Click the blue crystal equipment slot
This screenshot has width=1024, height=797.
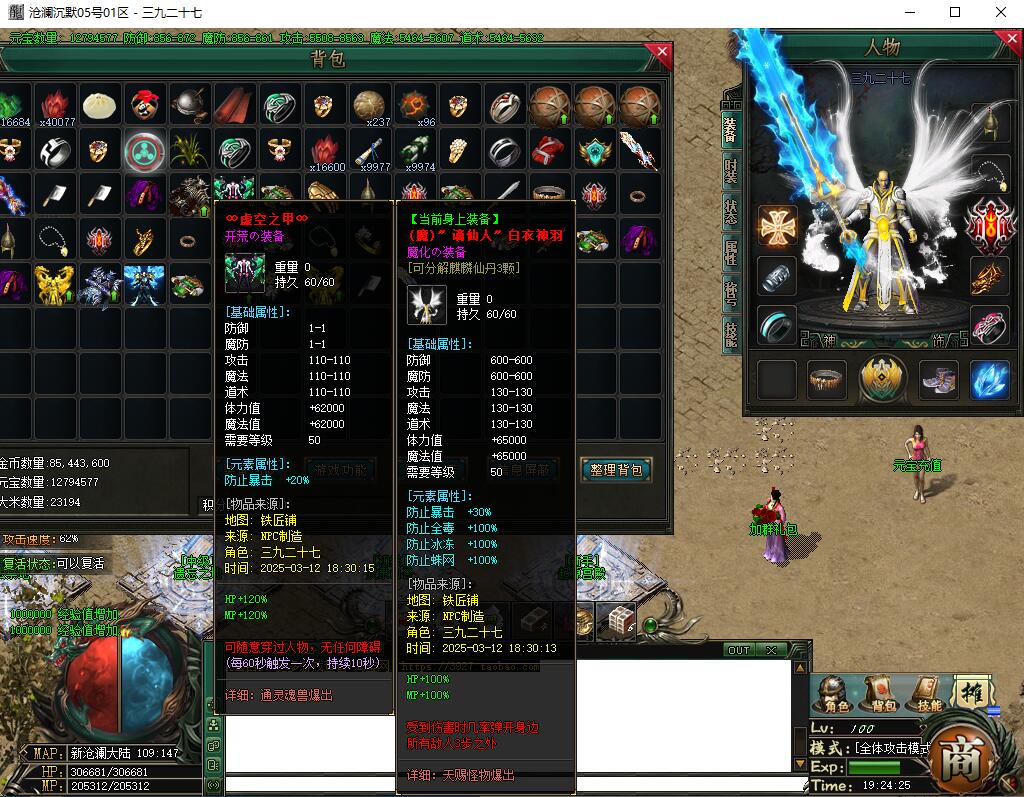(990, 380)
